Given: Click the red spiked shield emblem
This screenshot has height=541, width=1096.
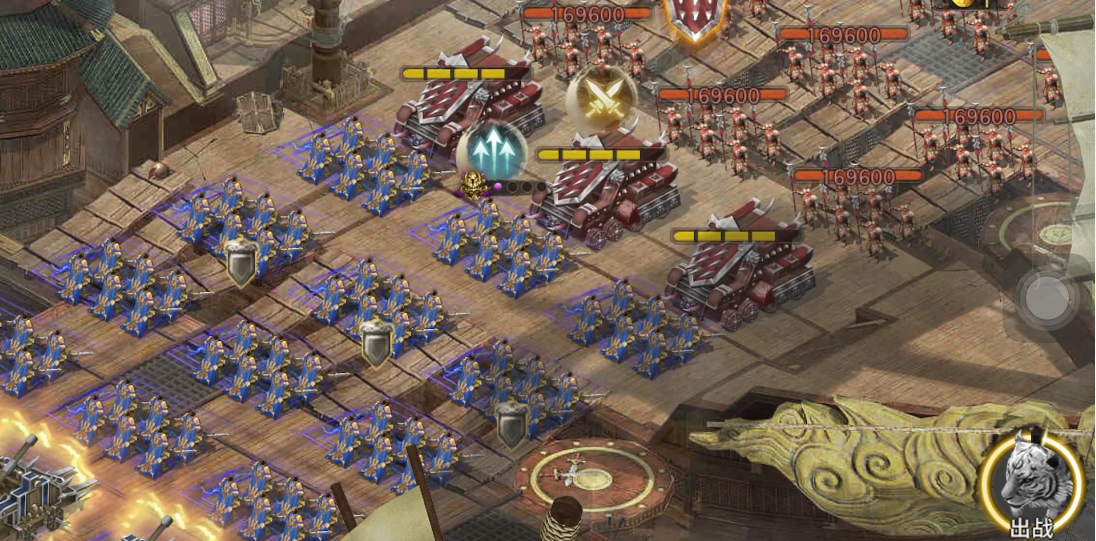Looking at the screenshot, I should [x=696, y=18].
